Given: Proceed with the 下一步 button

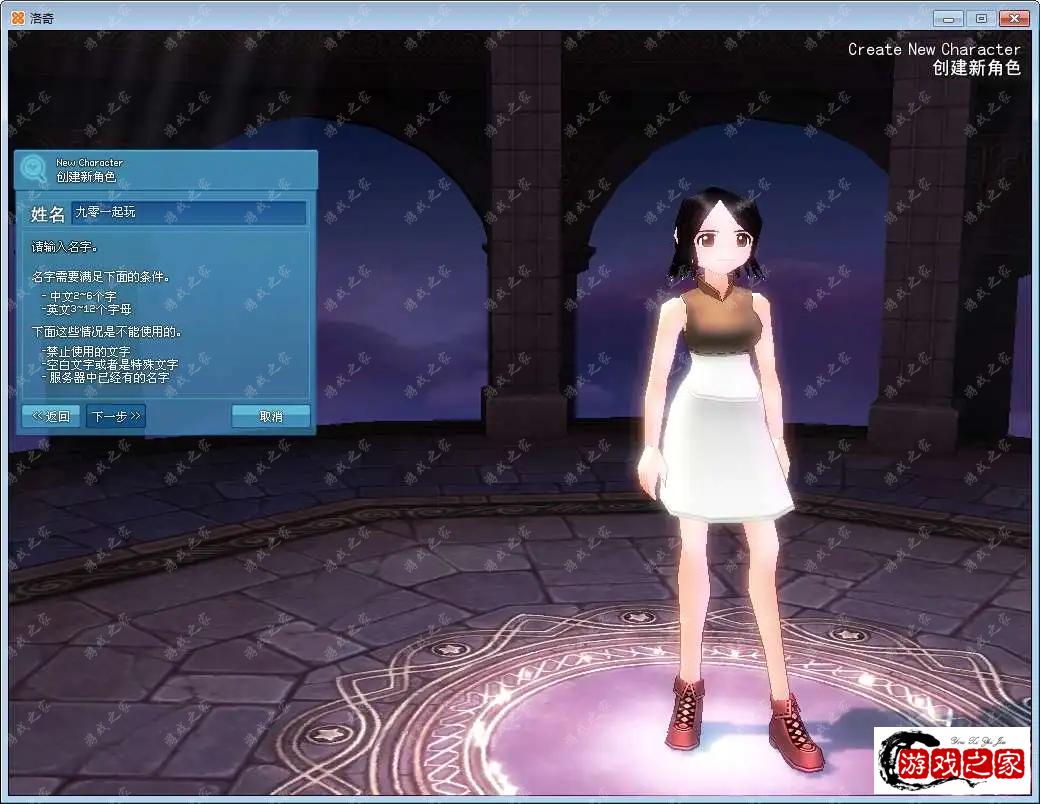Looking at the screenshot, I should coord(116,416).
